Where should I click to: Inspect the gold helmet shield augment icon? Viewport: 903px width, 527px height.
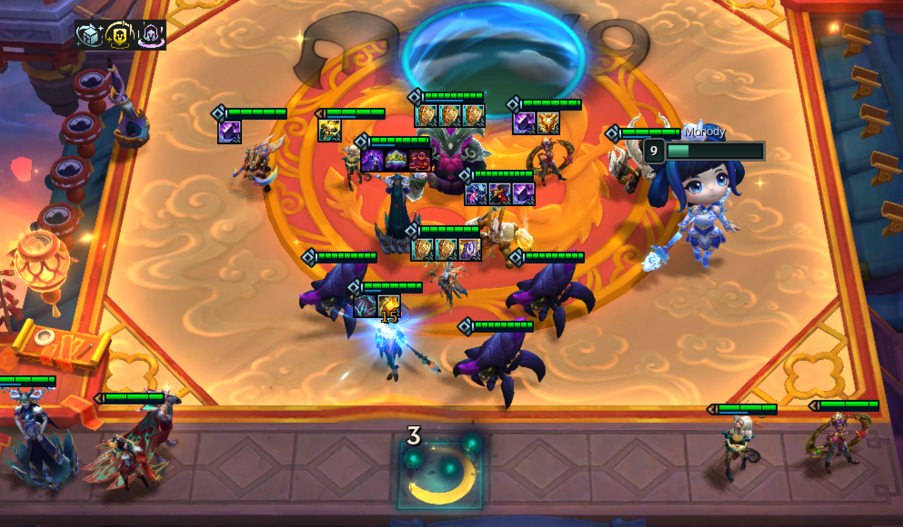point(121,34)
